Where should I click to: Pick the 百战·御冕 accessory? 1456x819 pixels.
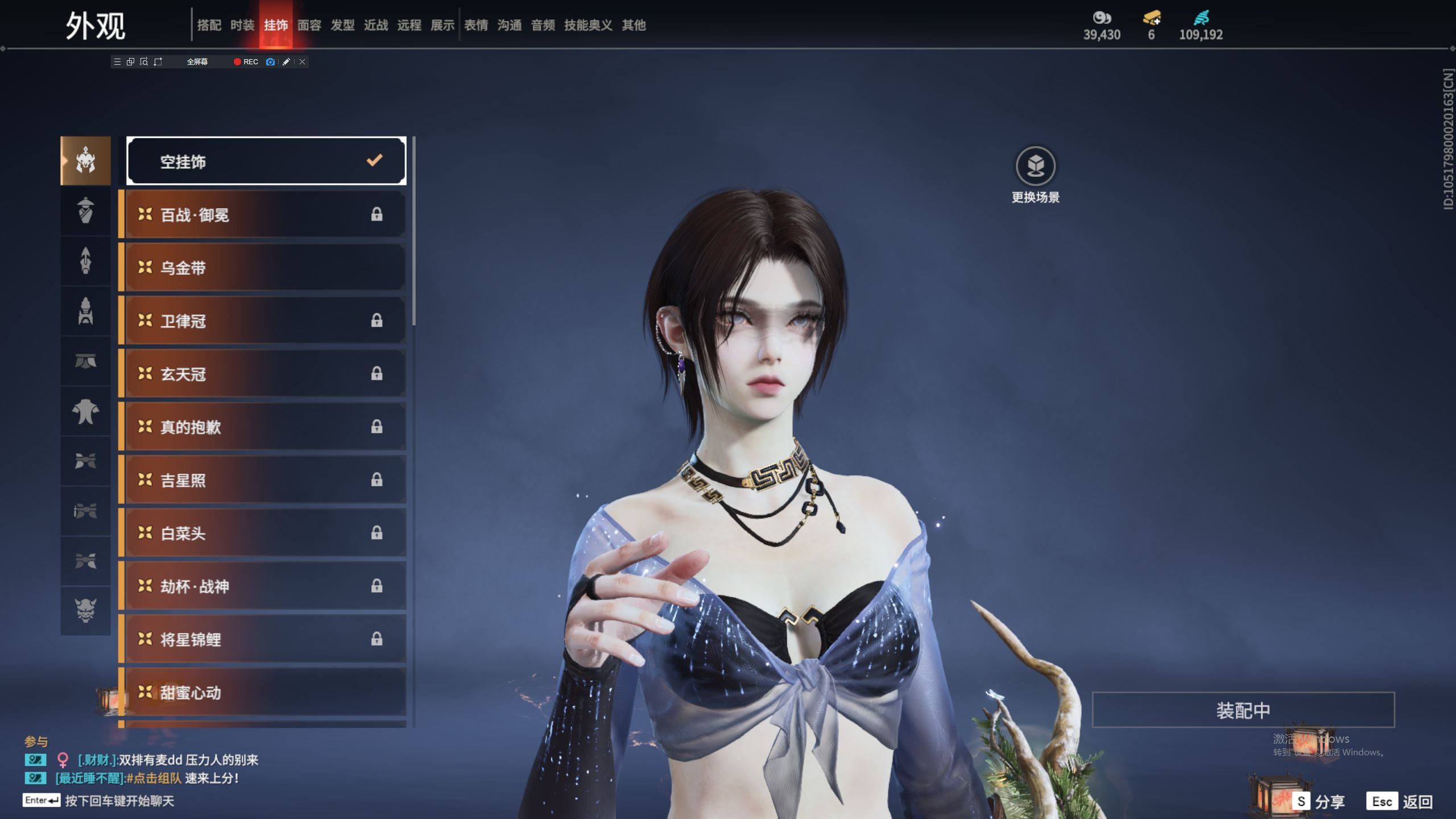[x=265, y=215]
